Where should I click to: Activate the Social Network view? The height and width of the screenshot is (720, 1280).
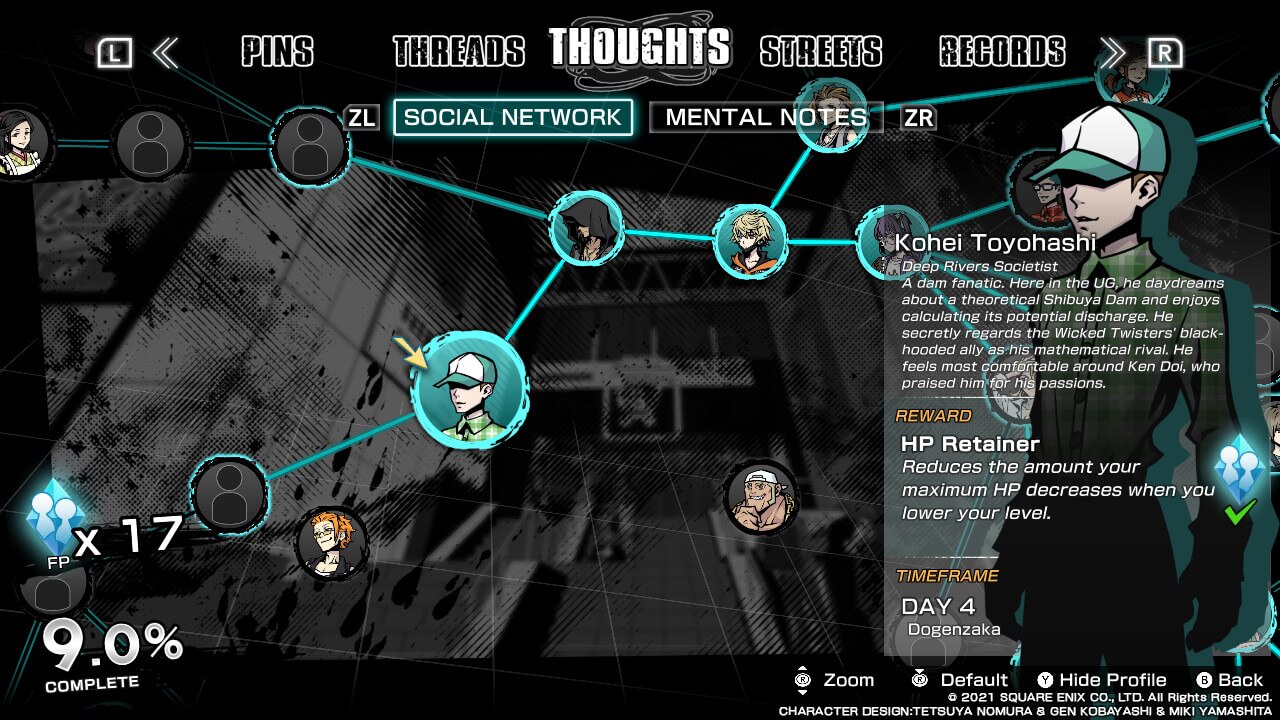512,117
